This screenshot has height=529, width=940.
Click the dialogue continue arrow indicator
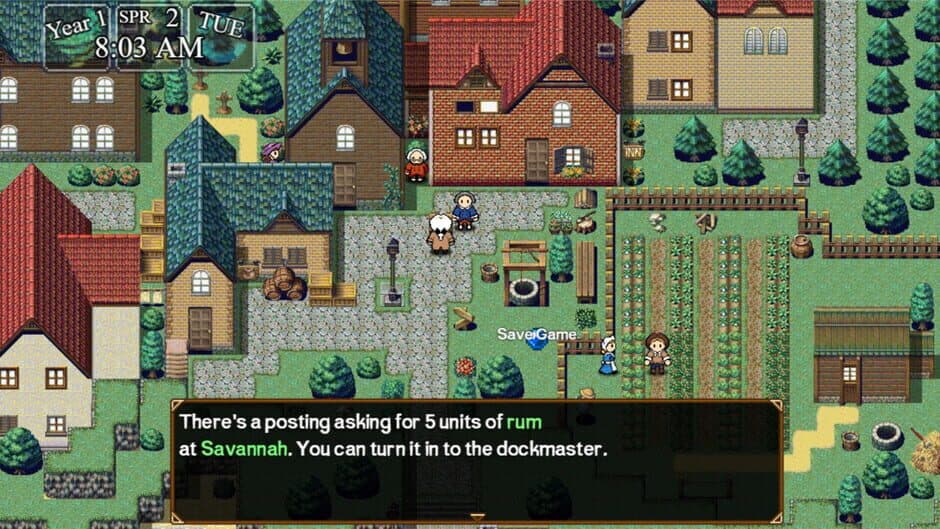pos(477,517)
